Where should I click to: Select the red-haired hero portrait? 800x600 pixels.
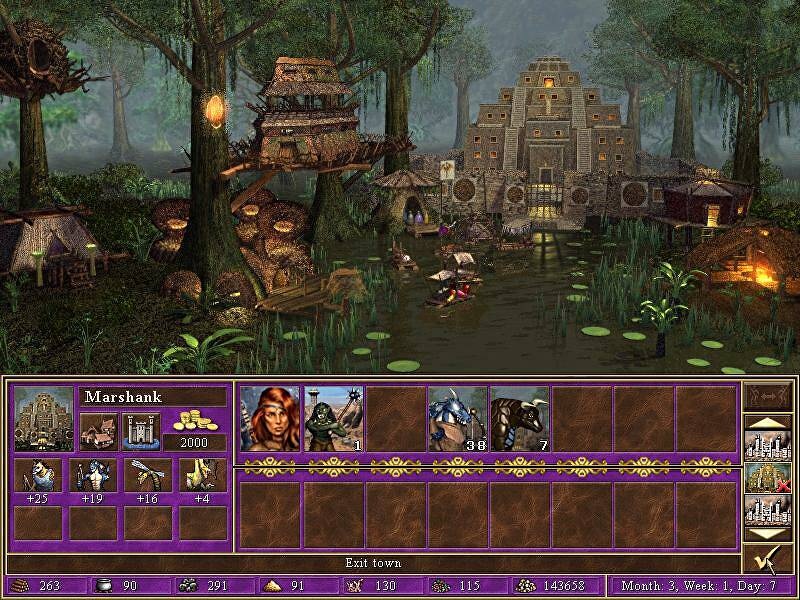pyautogui.click(x=269, y=417)
